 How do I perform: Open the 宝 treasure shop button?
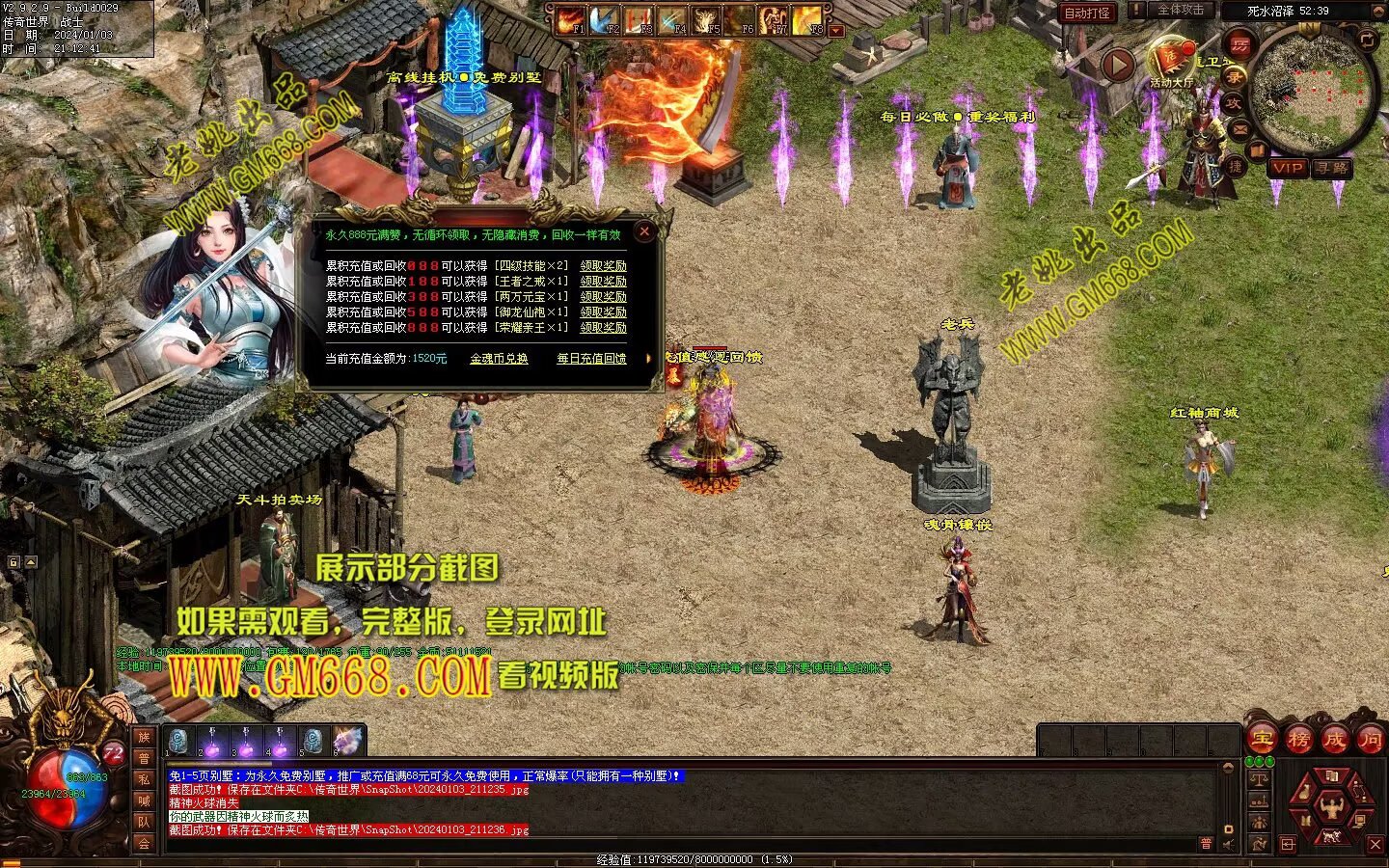point(1262,741)
